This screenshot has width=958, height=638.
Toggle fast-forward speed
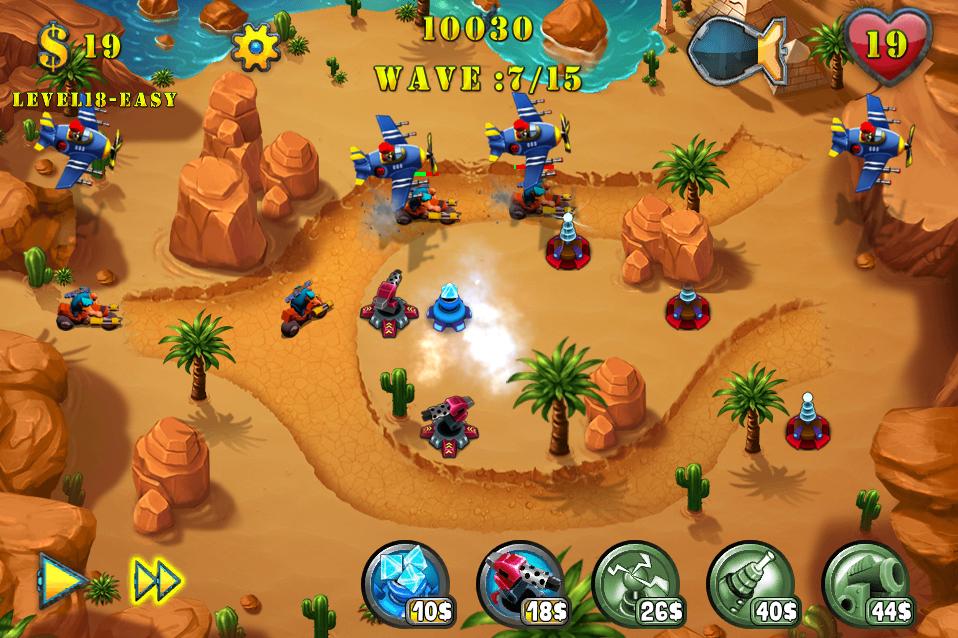click(x=157, y=579)
